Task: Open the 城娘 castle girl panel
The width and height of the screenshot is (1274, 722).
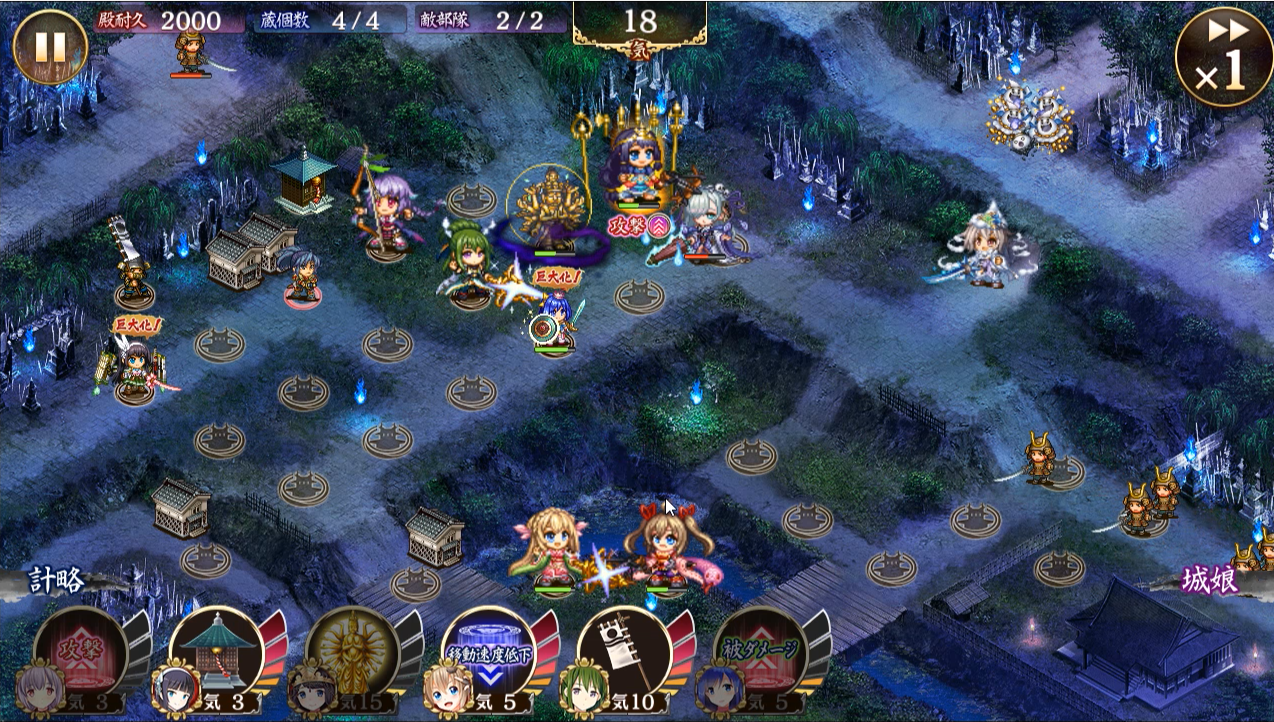Action: coord(1212,581)
